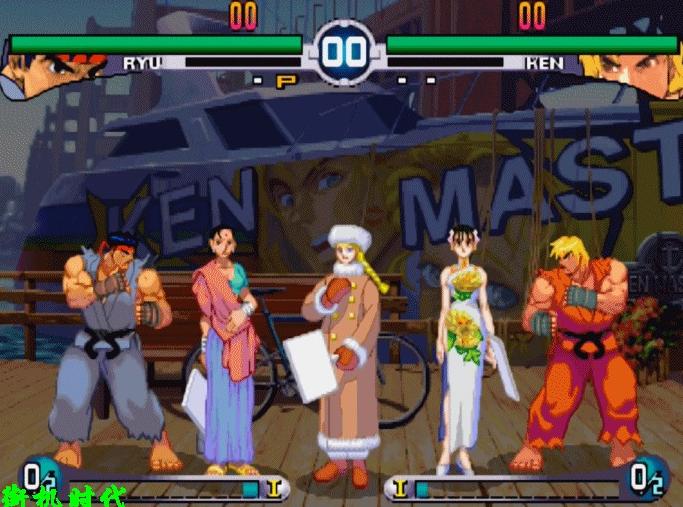Select Ken's character portrait

[x=632, y=72]
